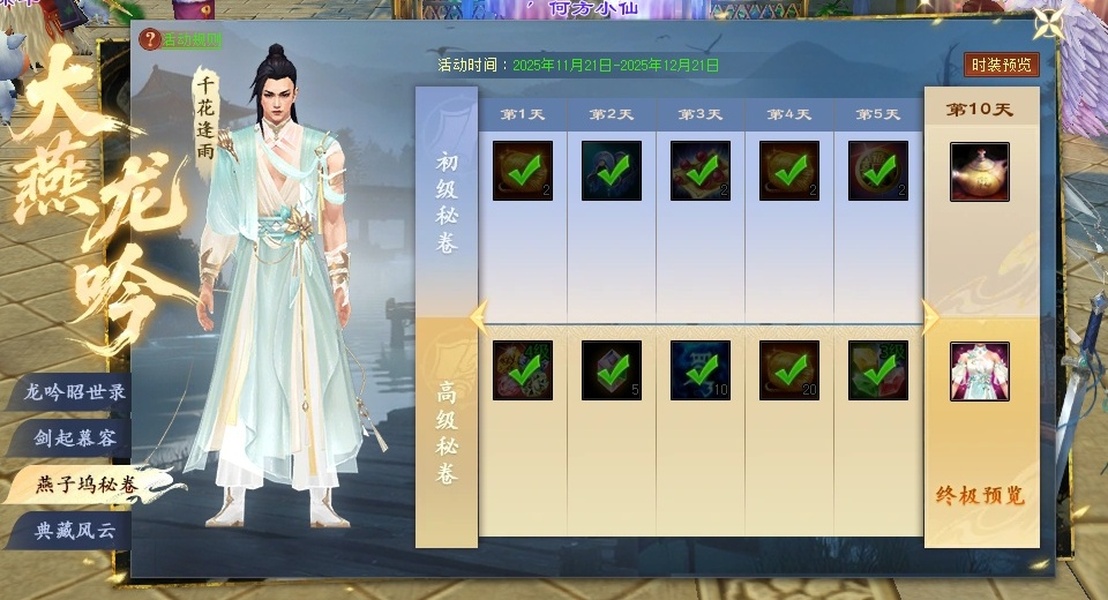Click 终极预览 ultimate preview

(980, 495)
